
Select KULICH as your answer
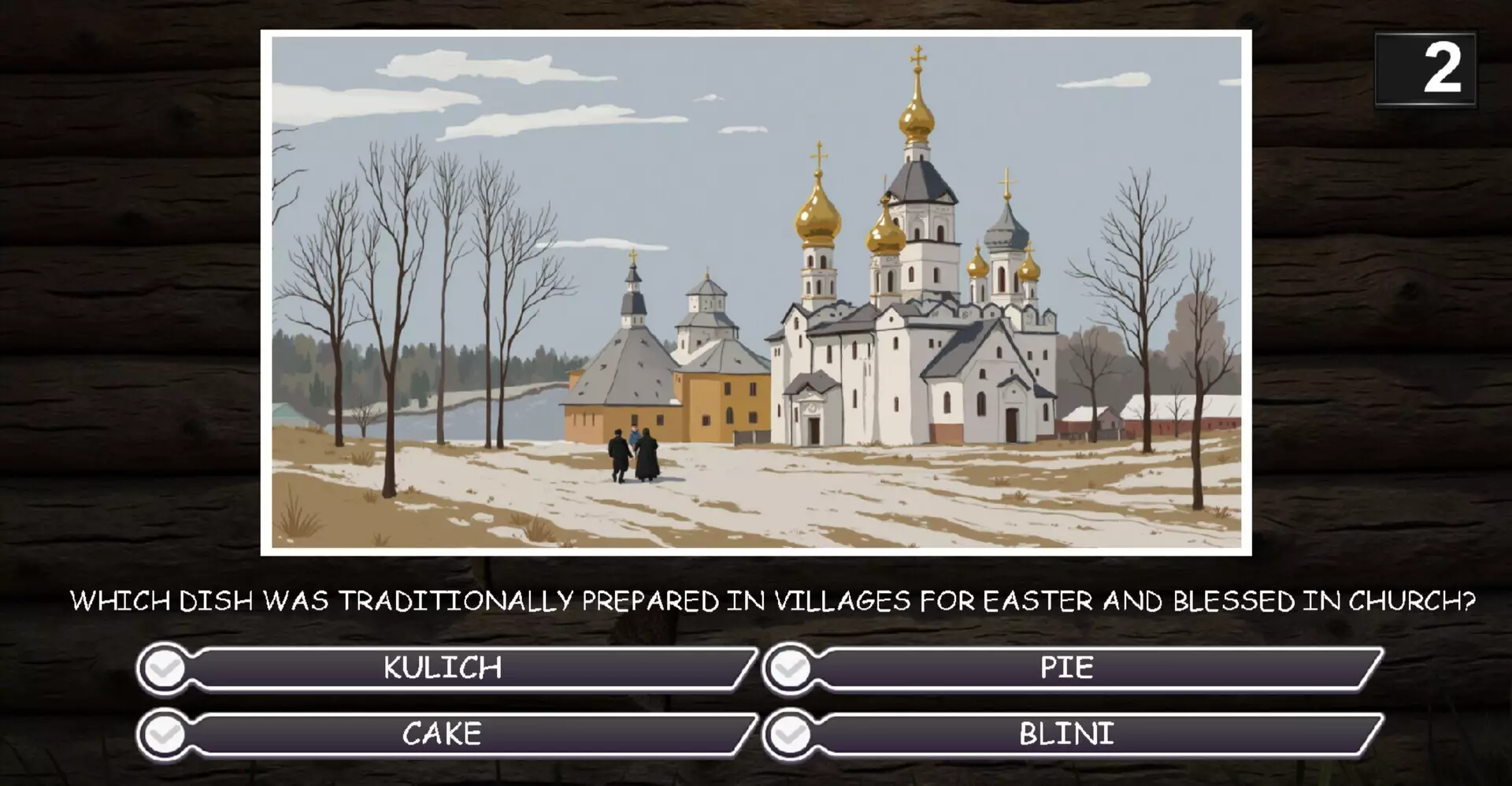[x=441, y=669]
